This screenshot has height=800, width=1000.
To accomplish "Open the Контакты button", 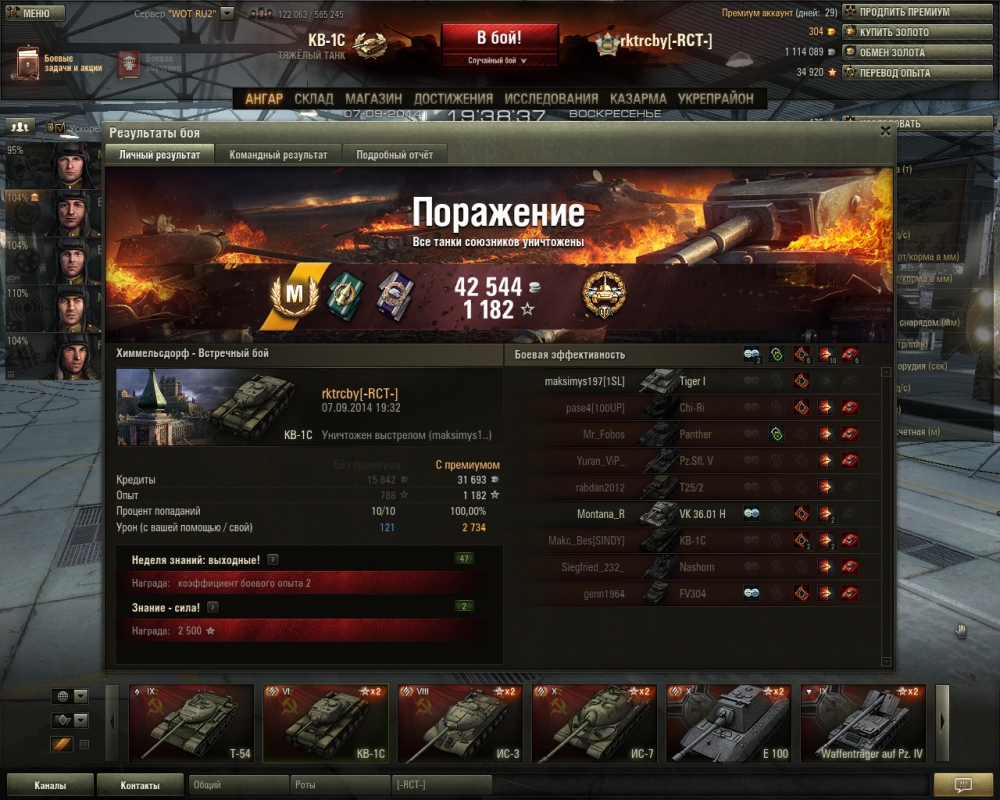I will [140, 785].
